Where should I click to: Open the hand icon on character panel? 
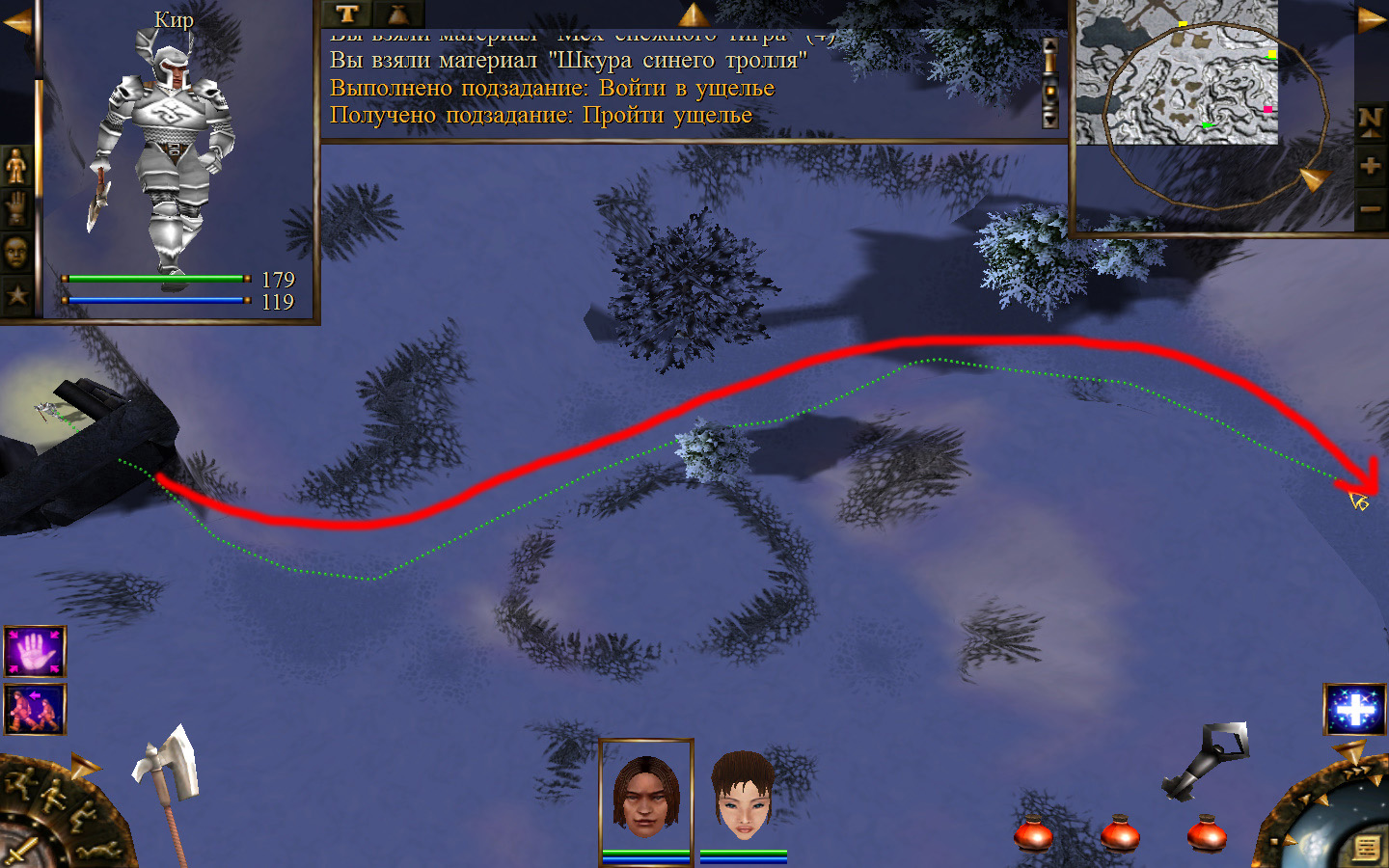click(16, 209)
